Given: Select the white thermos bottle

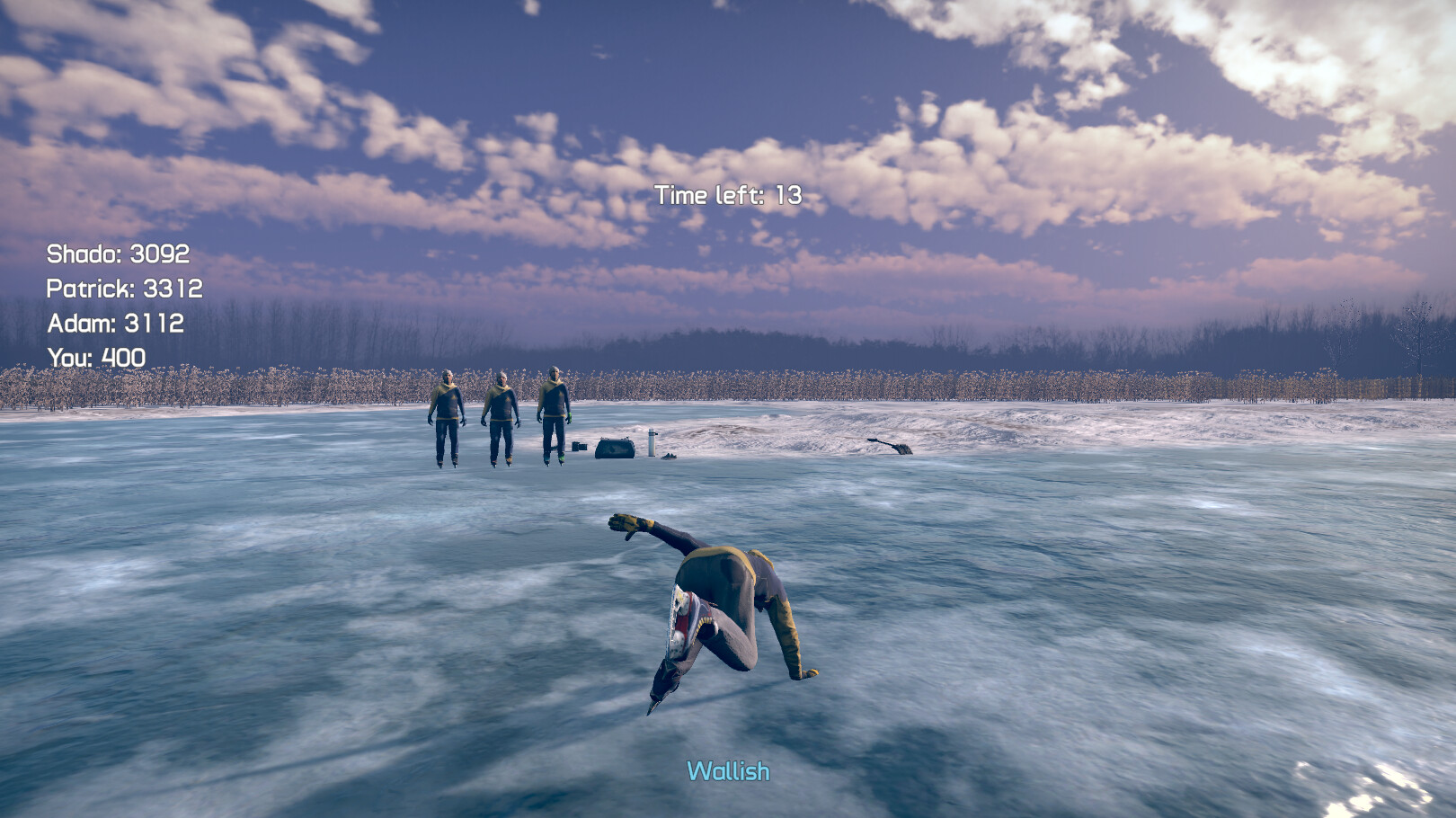Looking at the screenshot, I should click(x=651, y=442).
